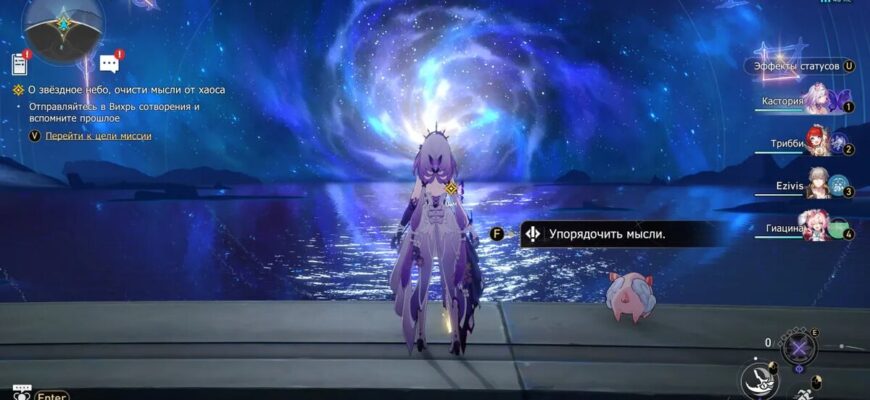This screenshot has height=400, width=870.
Task: Open the mission log clipboard icon
Action: (x=19, y=65)
